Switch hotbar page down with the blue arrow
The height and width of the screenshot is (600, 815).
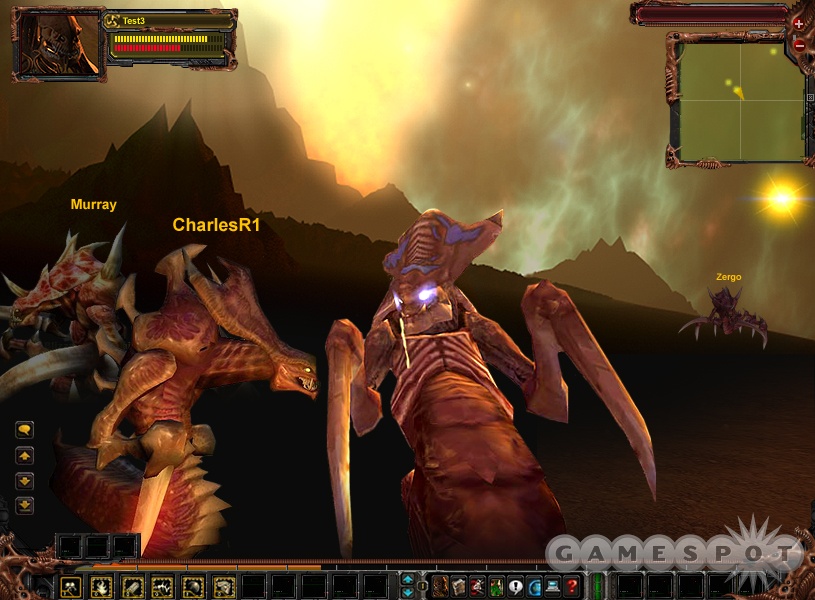pos(408,592)
